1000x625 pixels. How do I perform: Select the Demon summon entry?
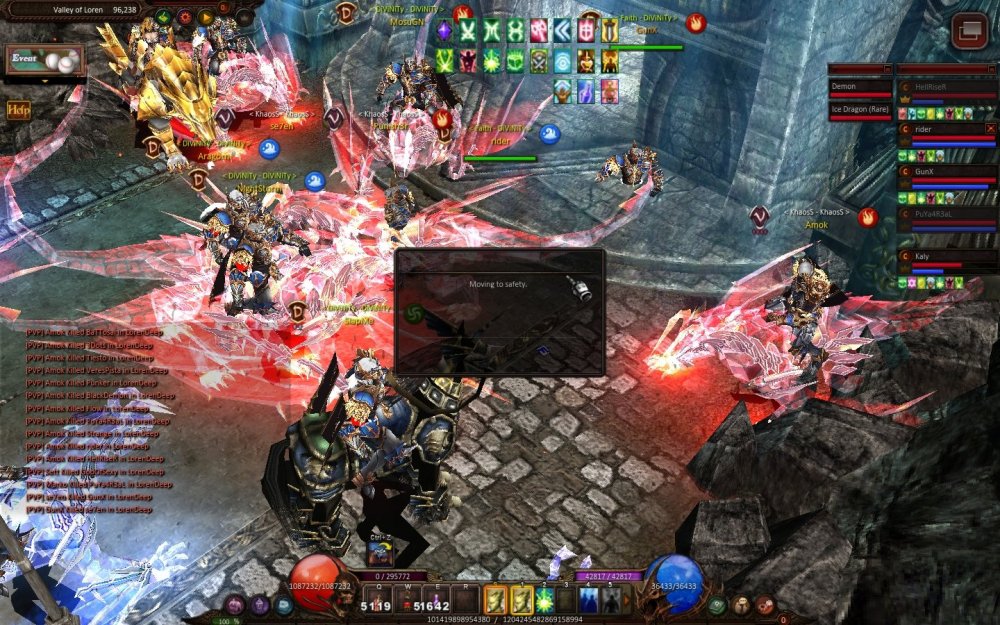859,87
